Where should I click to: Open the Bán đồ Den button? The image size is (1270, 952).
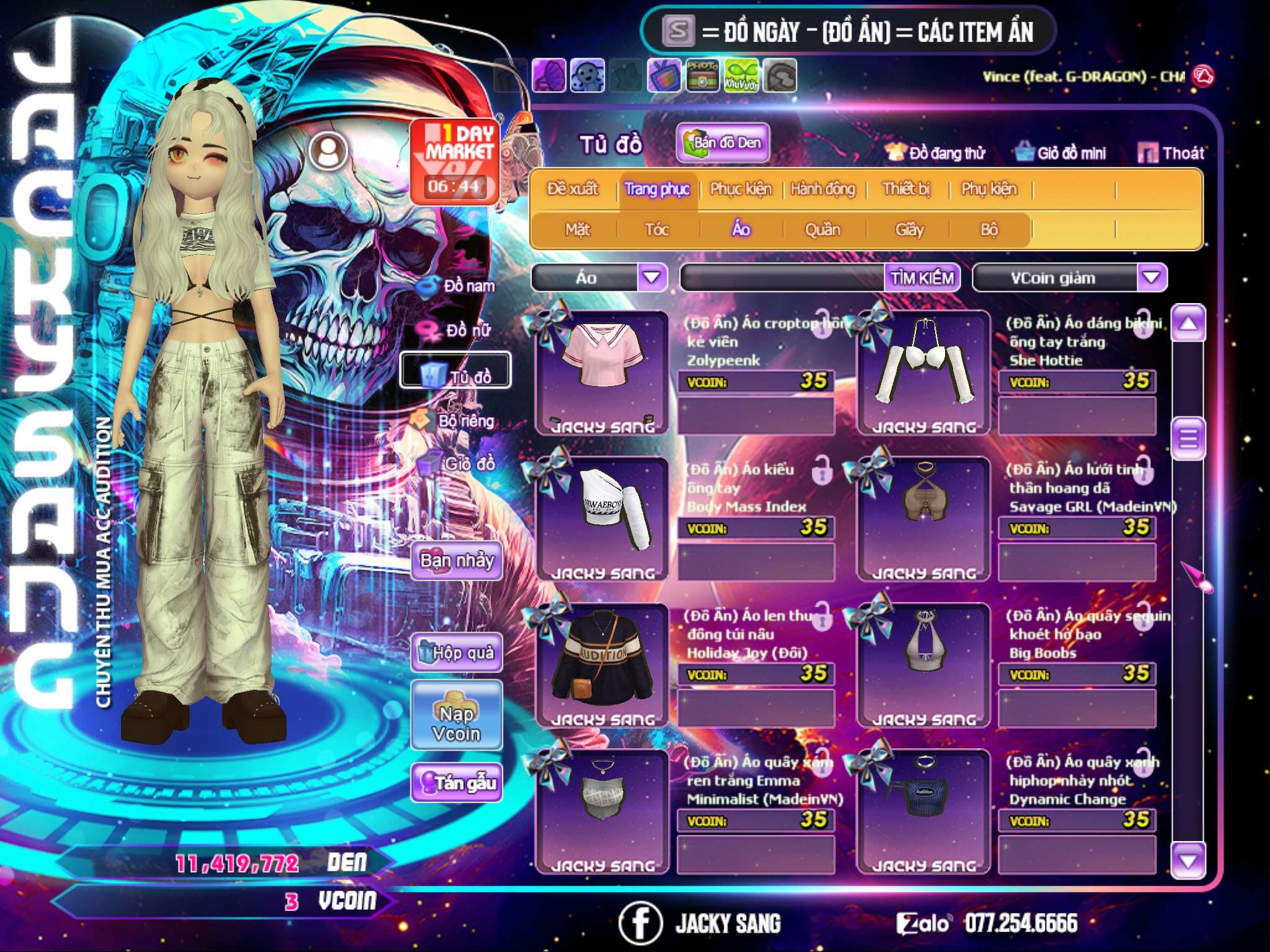[722, 143]
